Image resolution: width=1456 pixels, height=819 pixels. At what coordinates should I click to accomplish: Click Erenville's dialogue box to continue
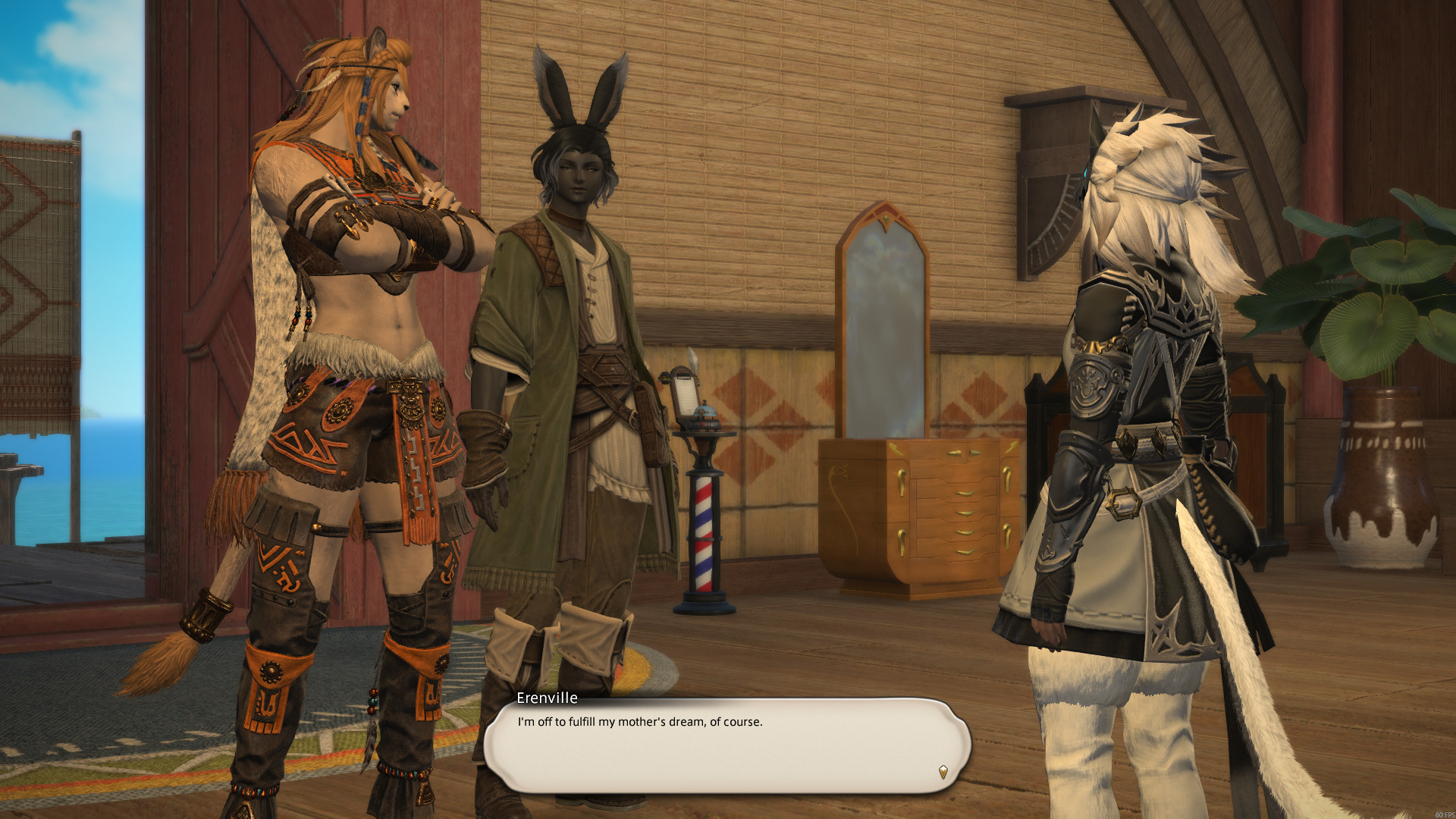click(726, 745)
